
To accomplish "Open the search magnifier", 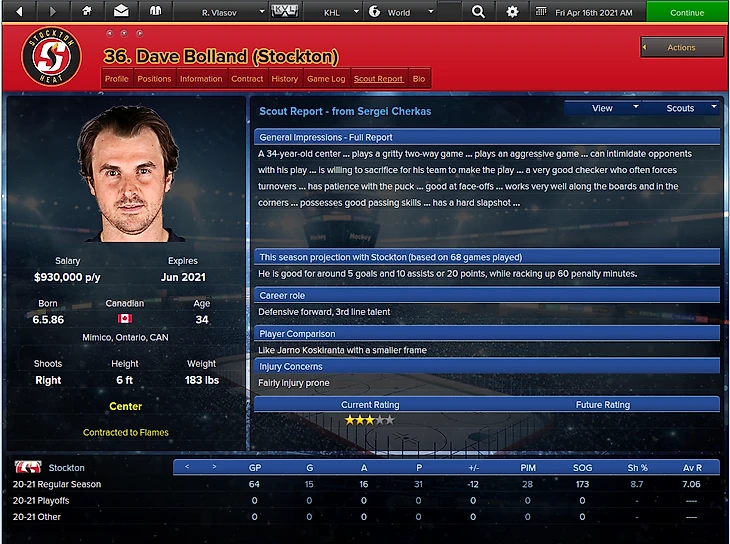I will pos(478,12).
